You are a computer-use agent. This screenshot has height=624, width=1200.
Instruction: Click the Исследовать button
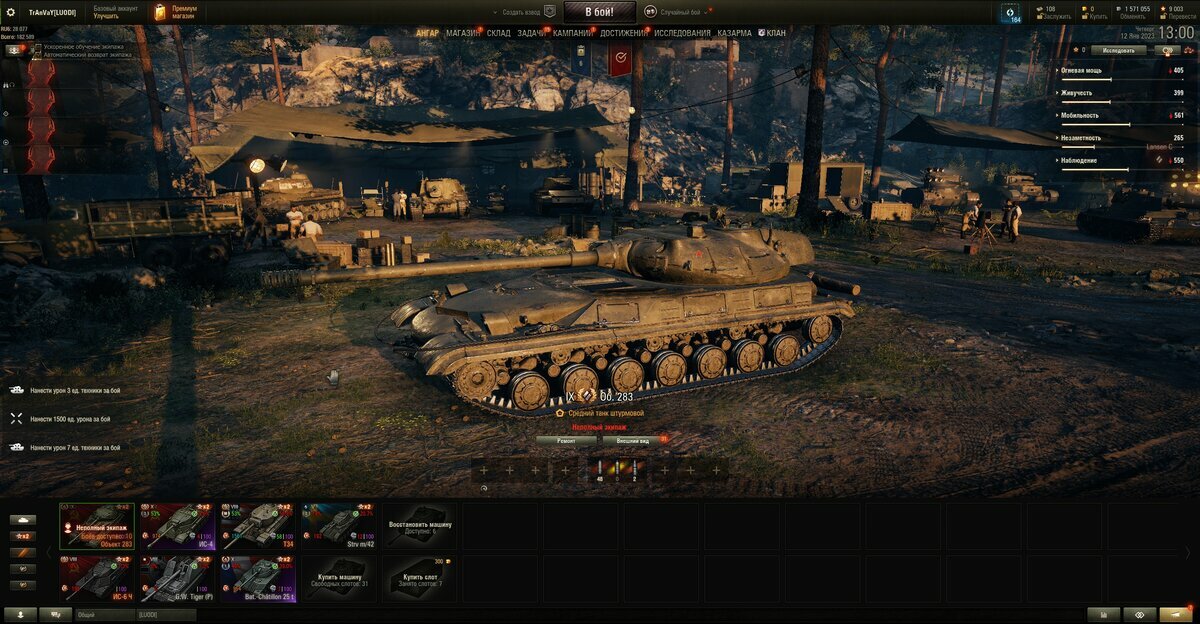(1118, 49)
